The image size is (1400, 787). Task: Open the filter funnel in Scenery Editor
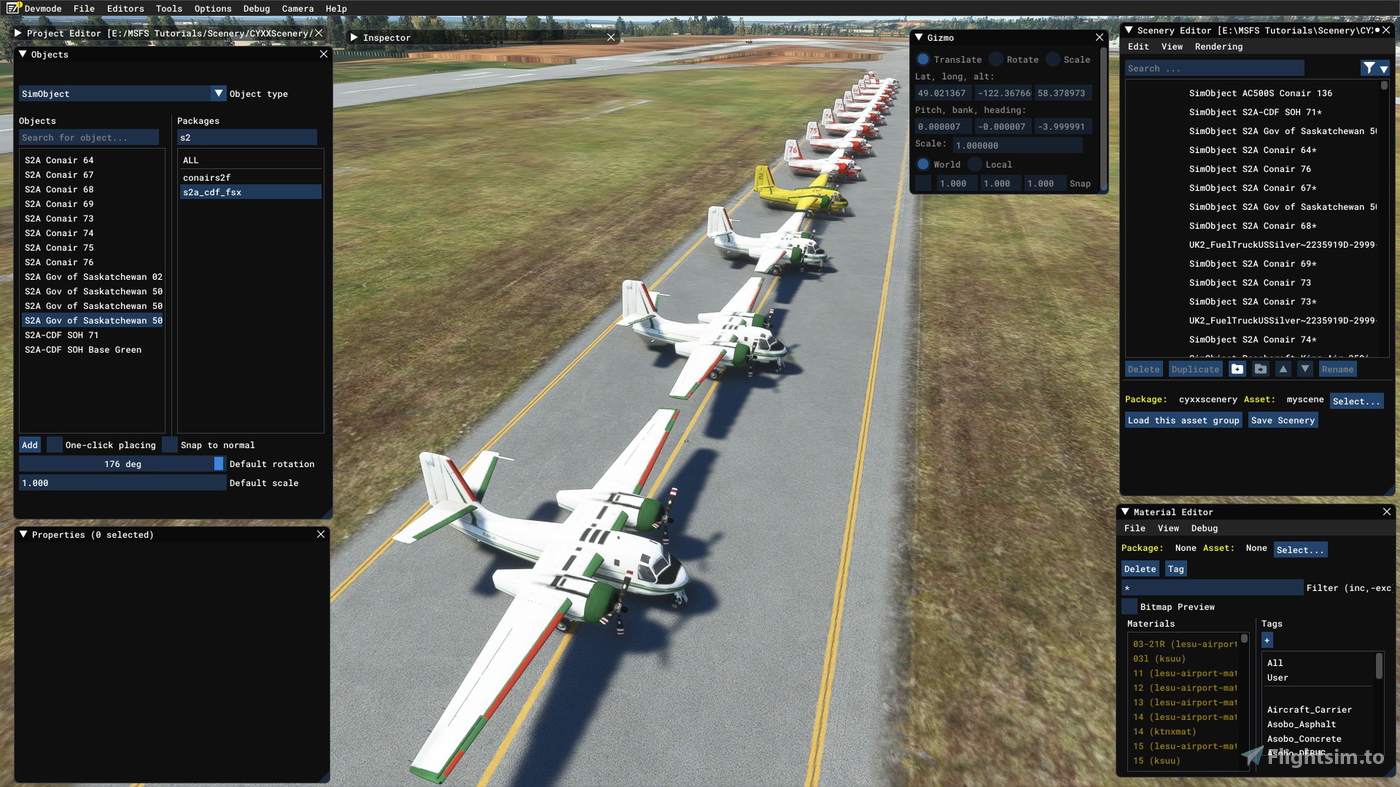[1369, 67]
